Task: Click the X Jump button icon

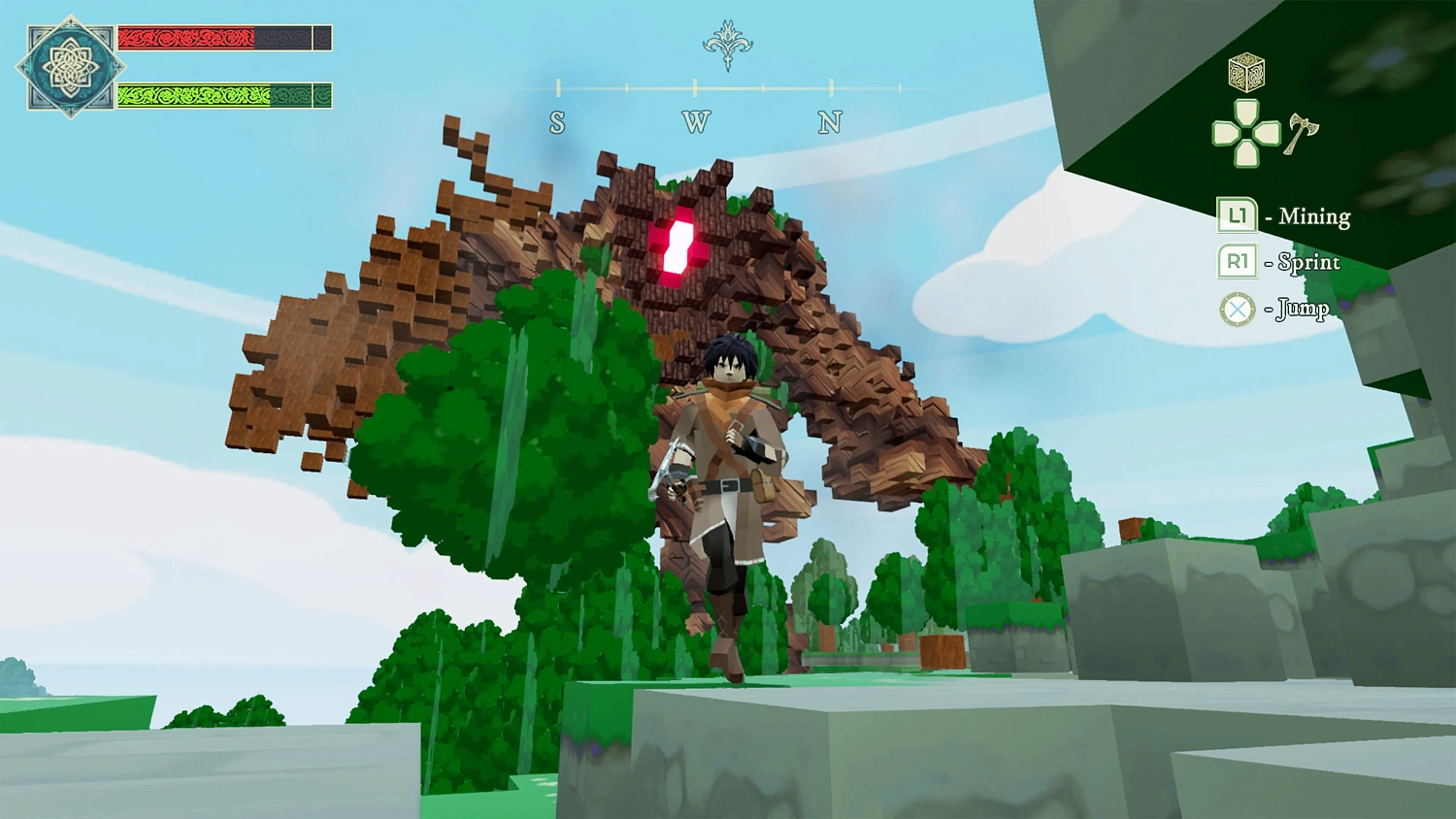Action: [x=1236, y=309]
